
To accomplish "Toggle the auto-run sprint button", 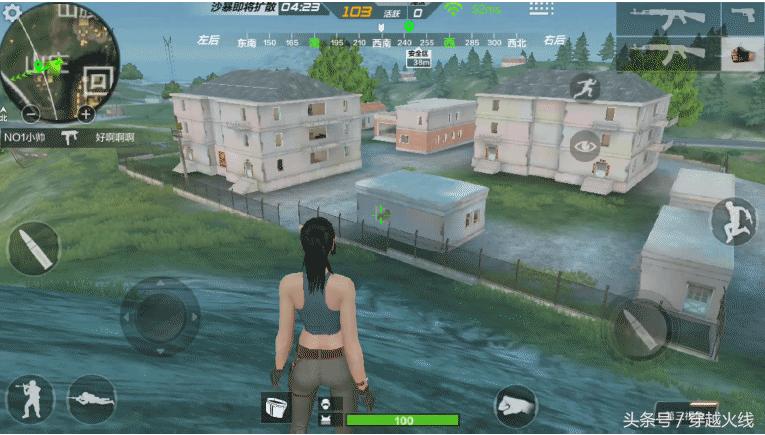I will pos(584,87).
